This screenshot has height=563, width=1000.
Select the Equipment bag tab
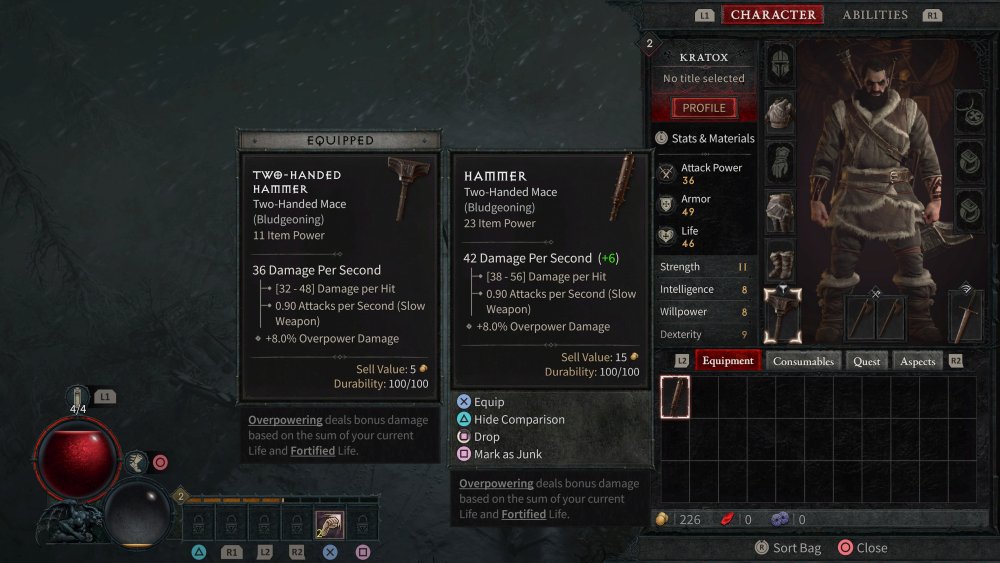(727, 361)
